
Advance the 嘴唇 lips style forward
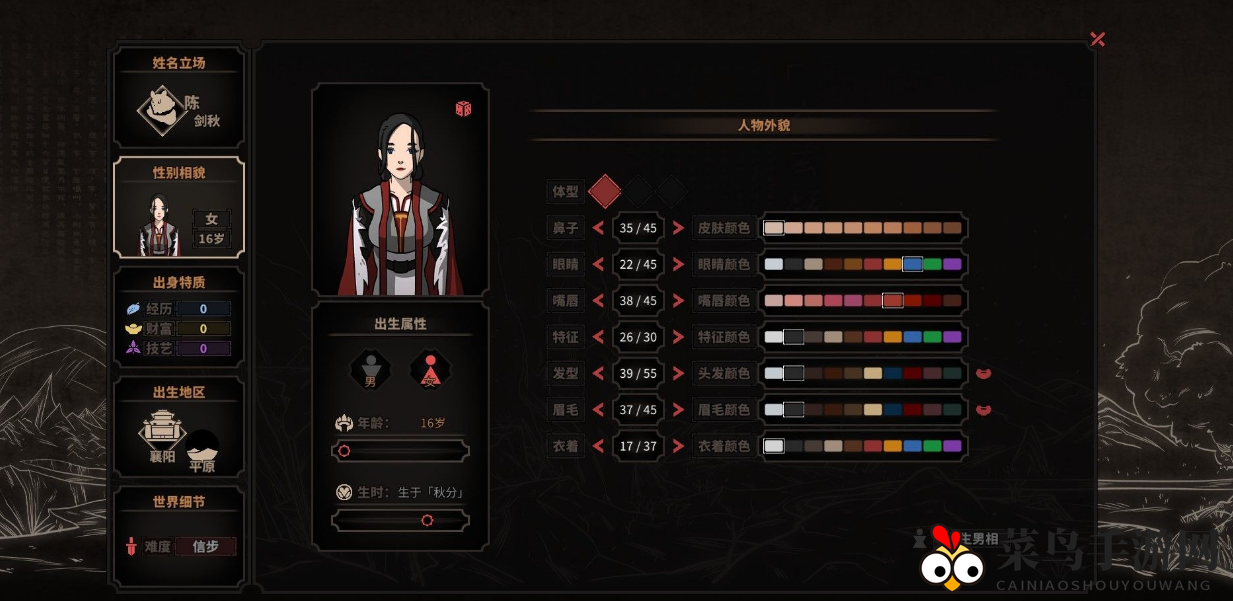coord(678,300)
